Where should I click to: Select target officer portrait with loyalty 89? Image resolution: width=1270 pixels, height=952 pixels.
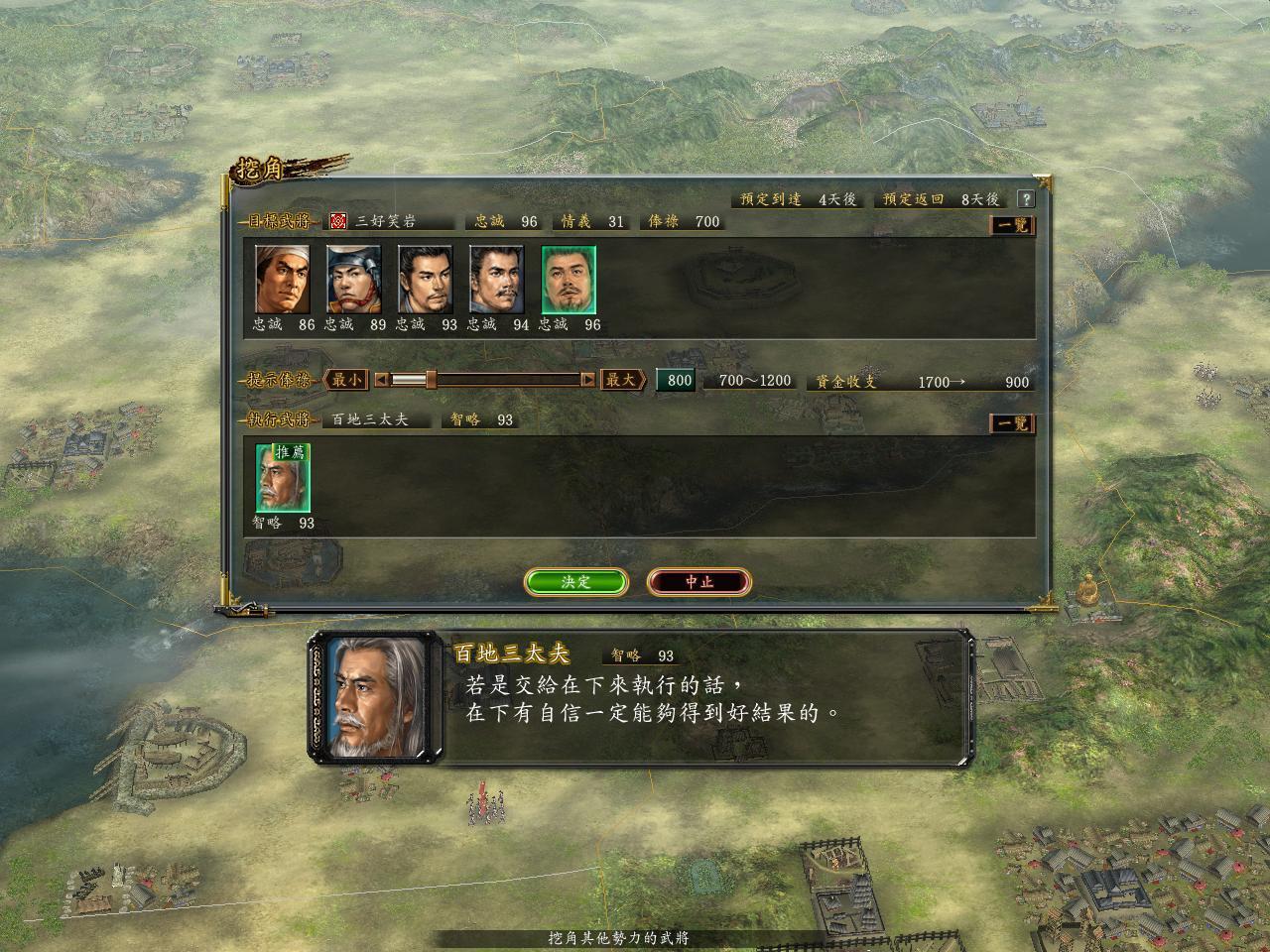pos(354,280)
